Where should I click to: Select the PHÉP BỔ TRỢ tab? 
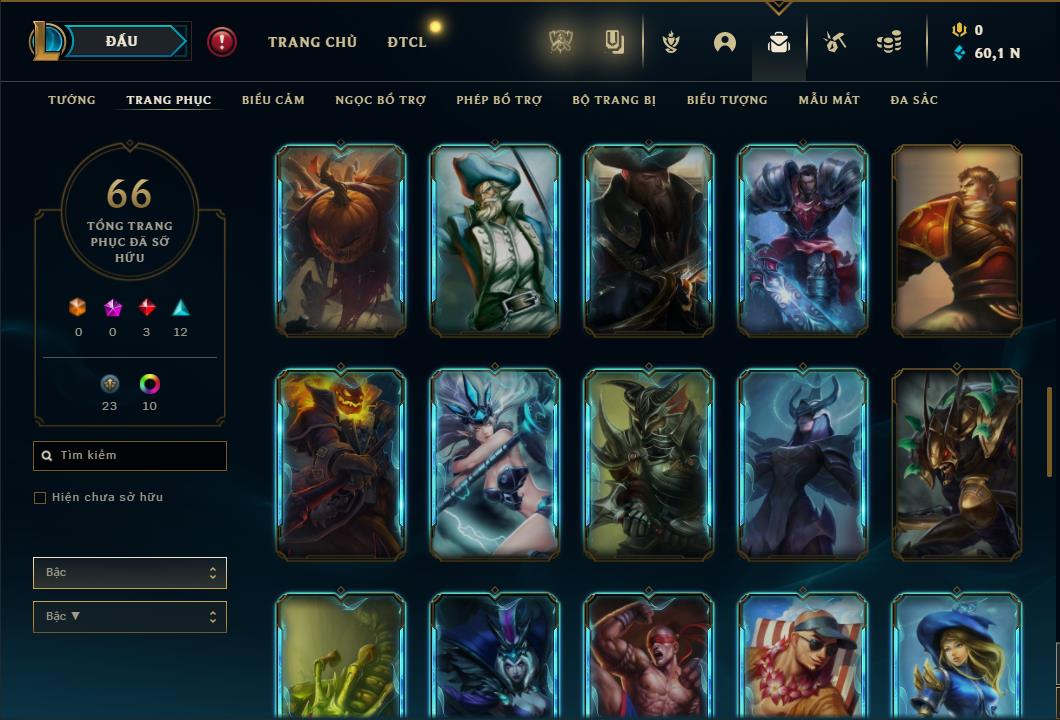point(499,100)
